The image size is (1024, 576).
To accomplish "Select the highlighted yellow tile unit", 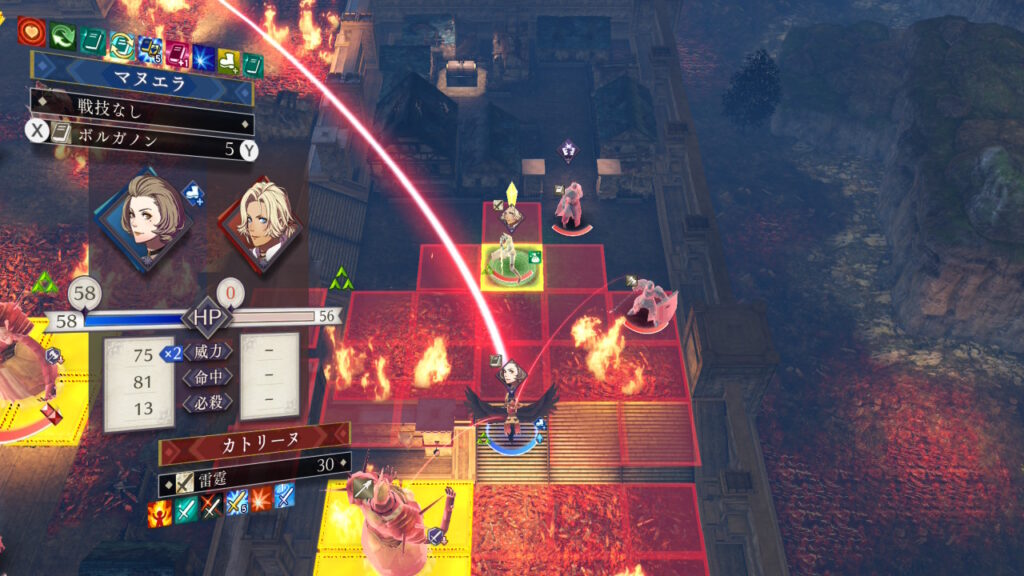I will pos(513,264).
